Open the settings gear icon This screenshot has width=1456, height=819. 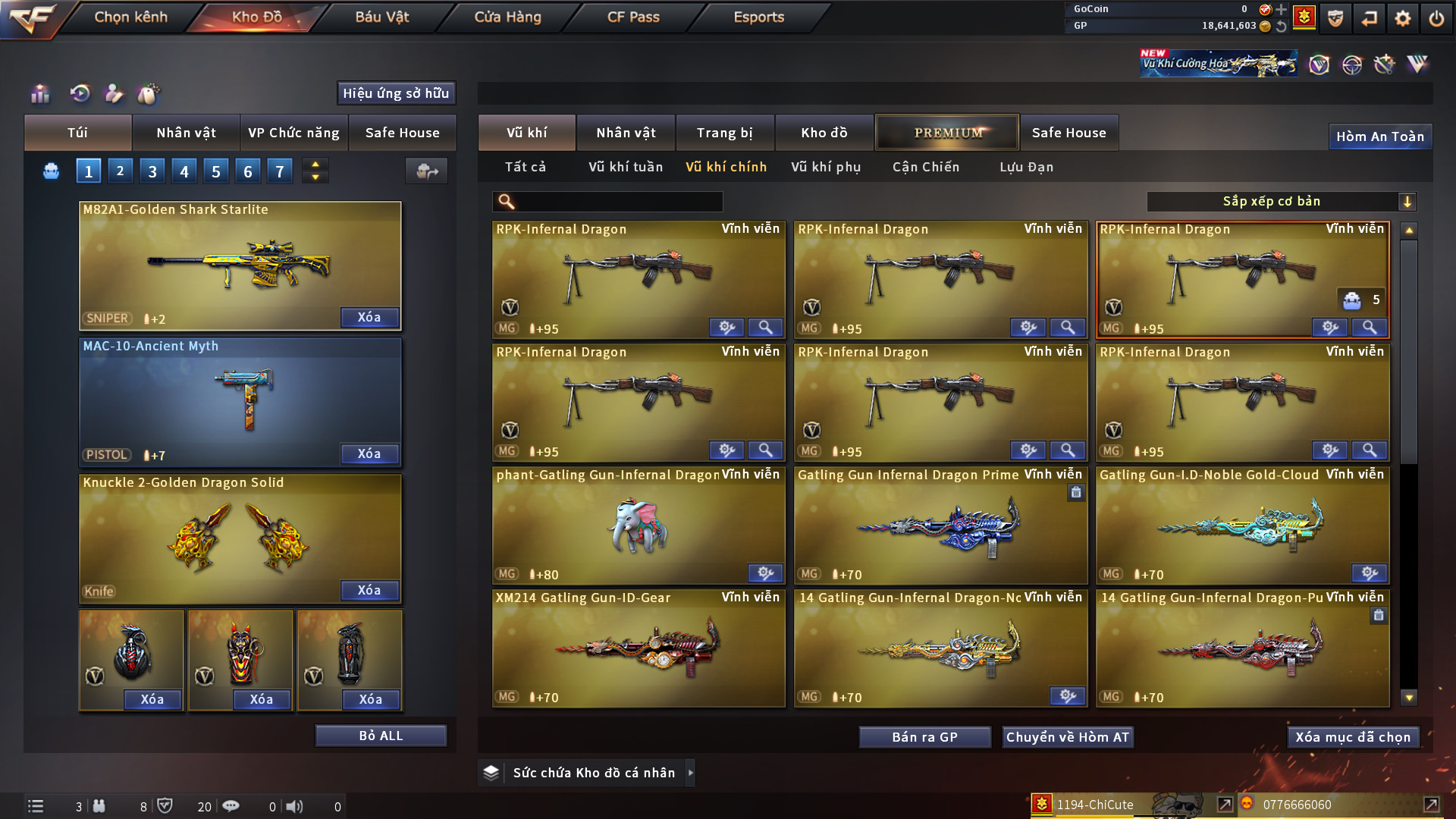1402,17
